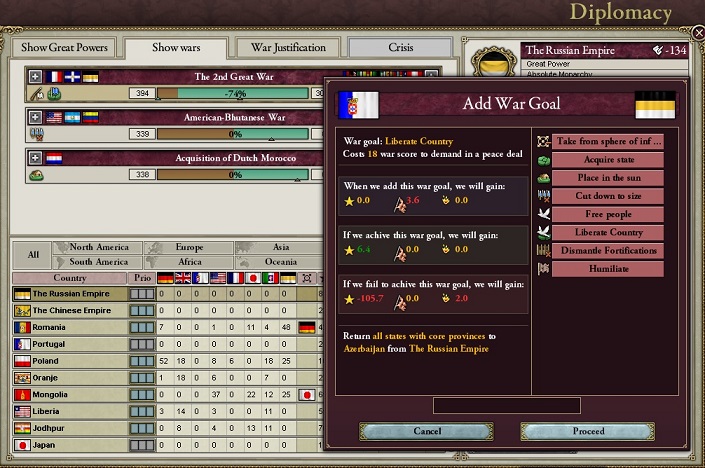Filter country list by Europe
The image size is (705, 468).
(x=189, y=248)
